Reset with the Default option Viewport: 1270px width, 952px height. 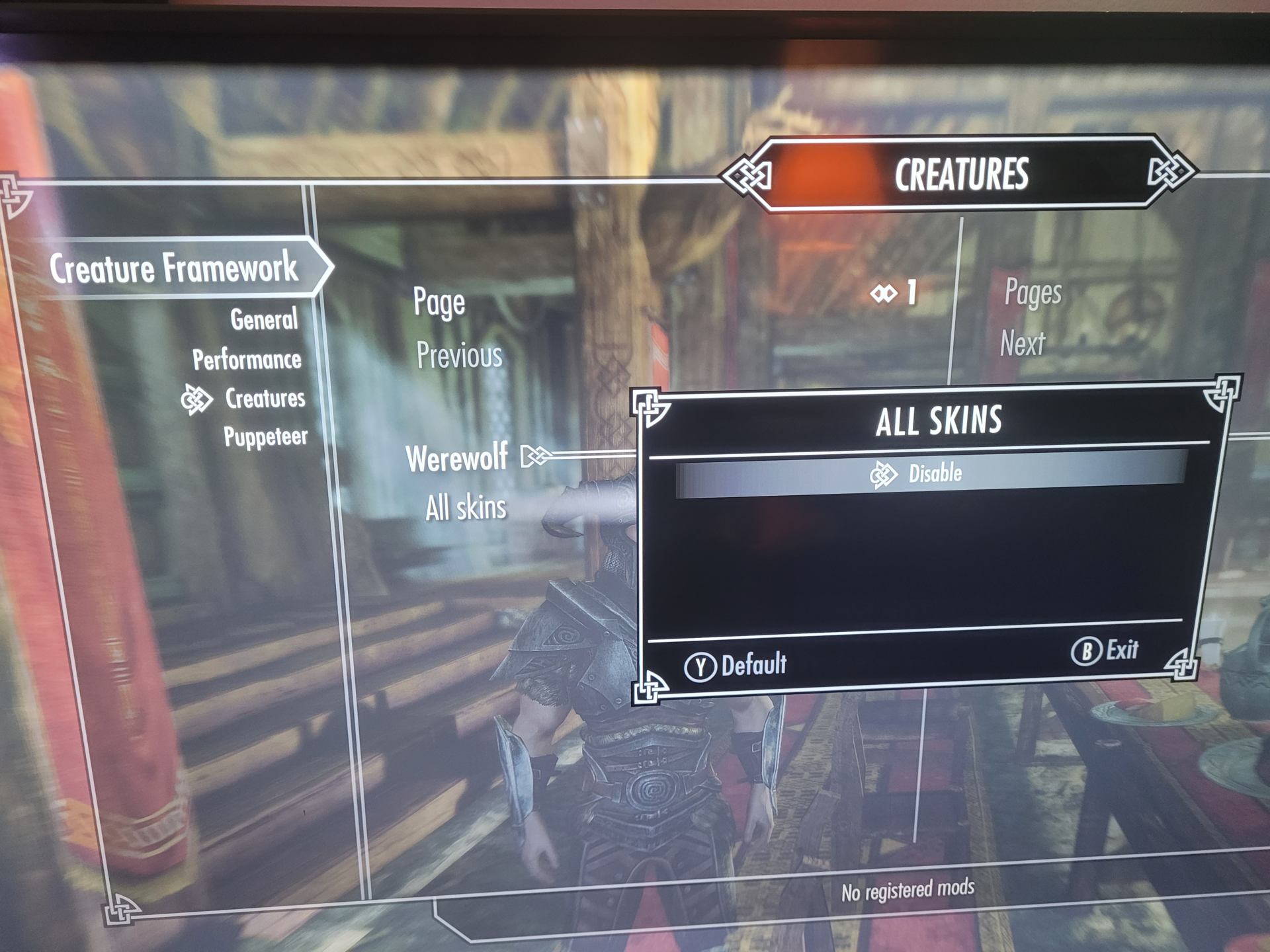coord(737,665)
